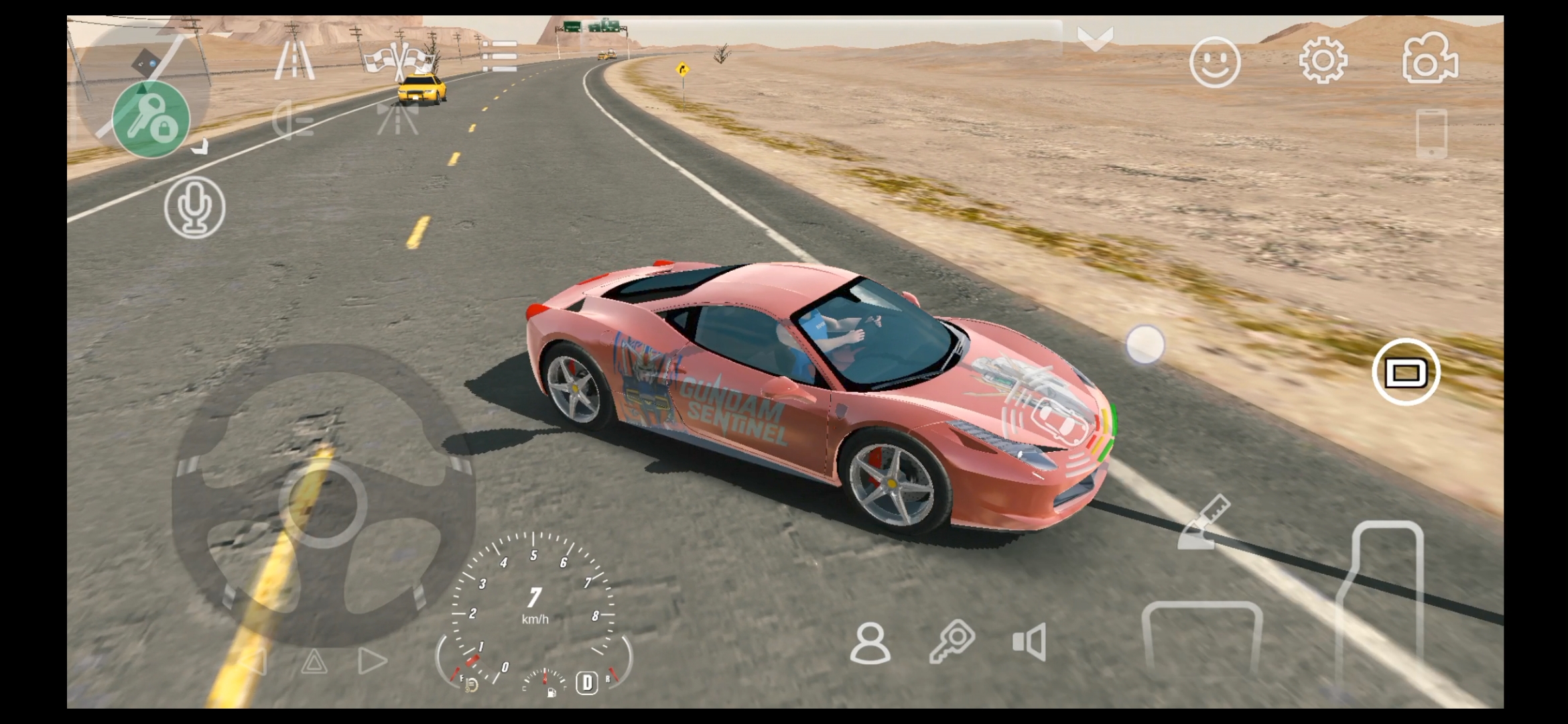Screen dimensions: 1568x724
Task: Open the list menu icon
Action: pyautogui.click(x=499, y=56)
